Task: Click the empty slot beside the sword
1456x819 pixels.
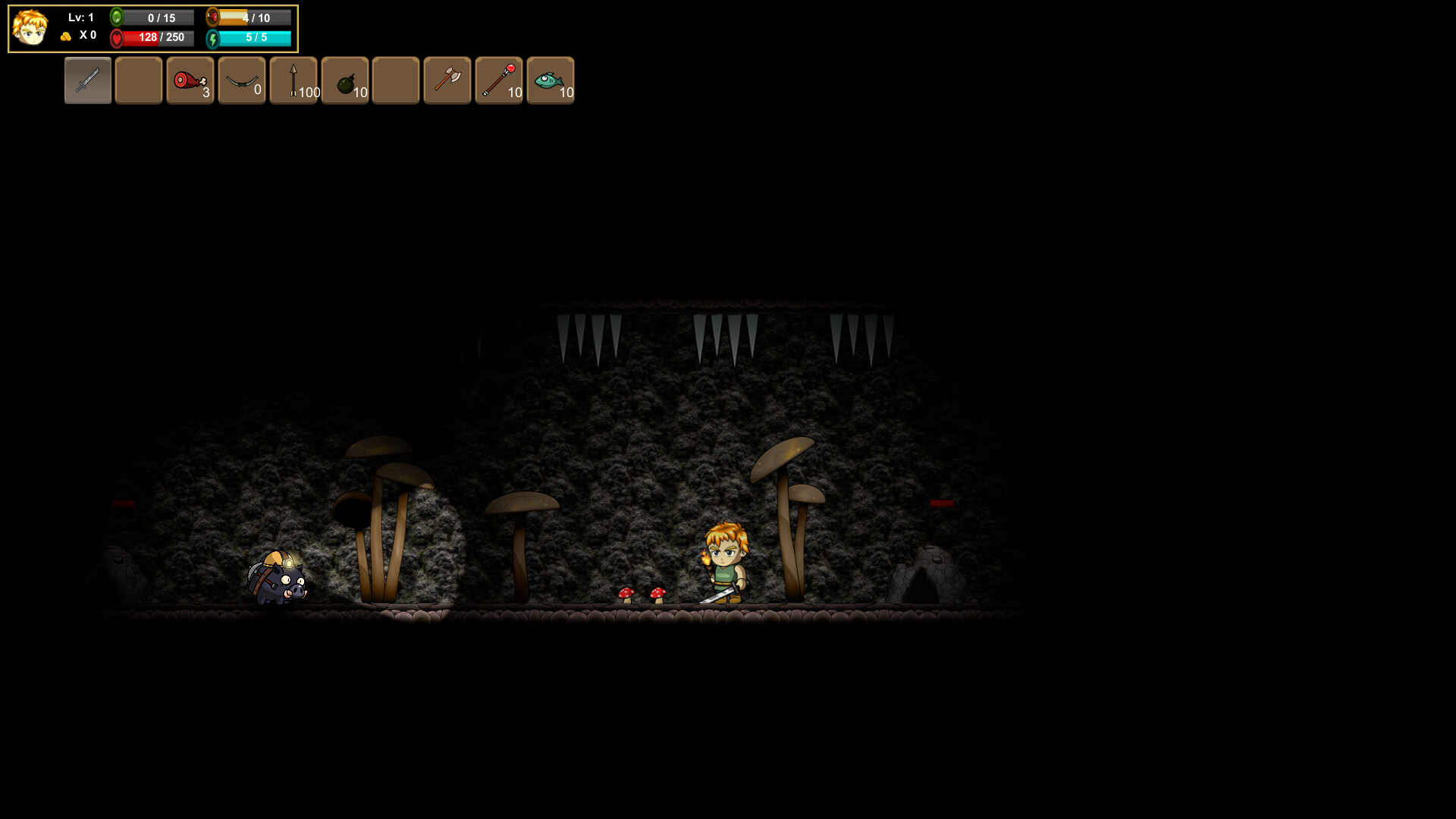Action: coord(139,80)
